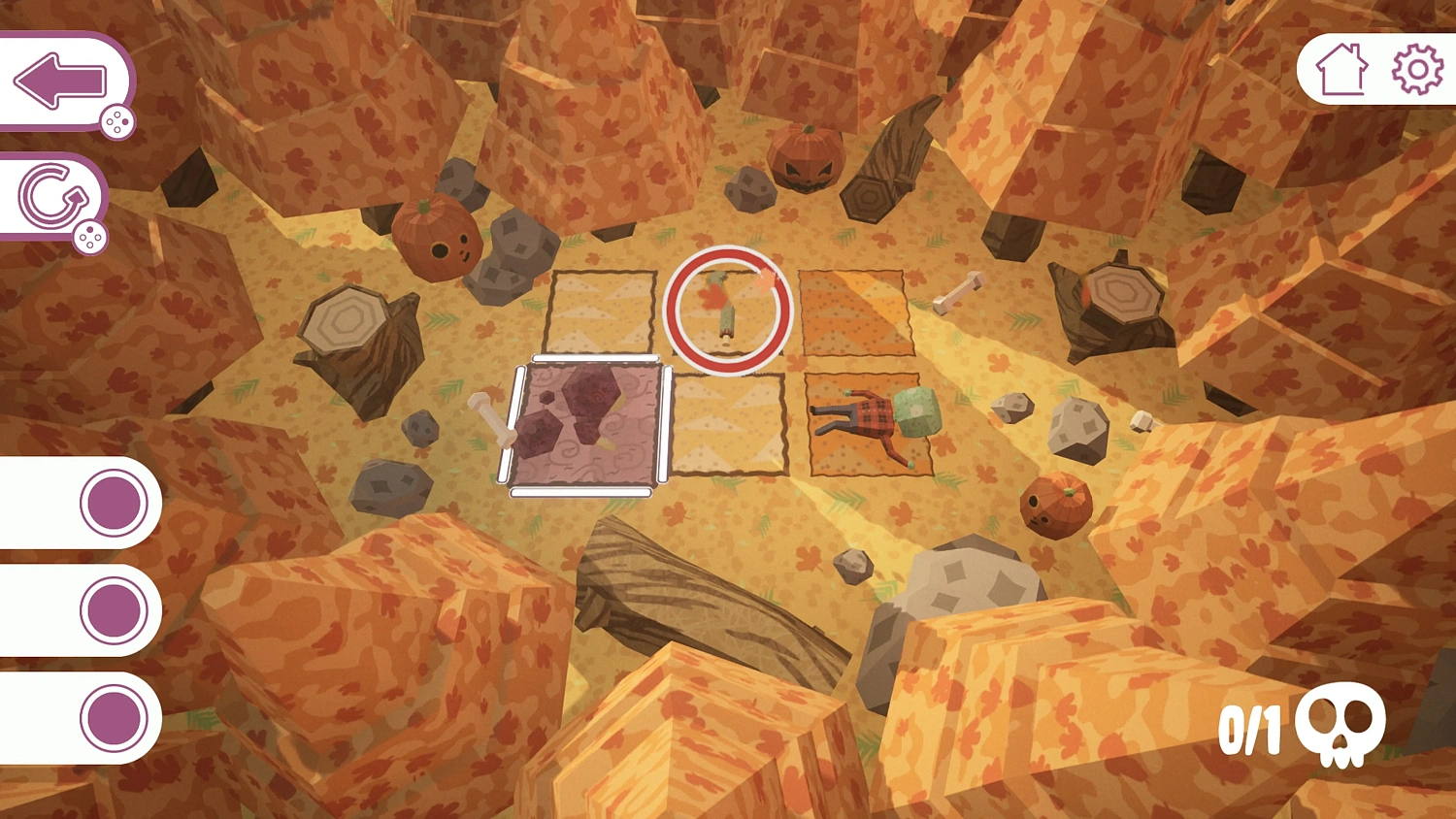Click the small pumpkin on the right side

pos(1058,505)
